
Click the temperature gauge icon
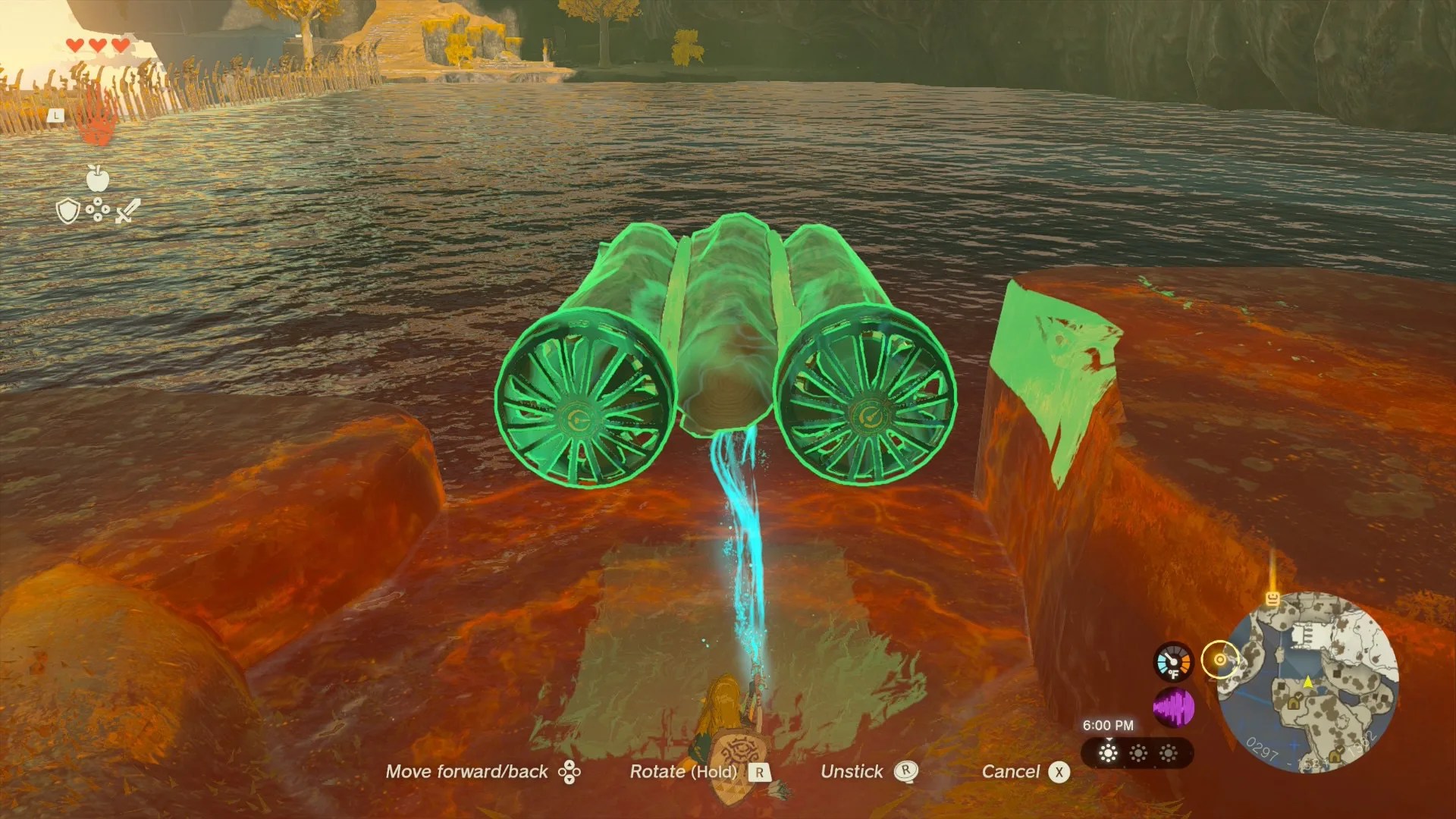coord(1173,661)
